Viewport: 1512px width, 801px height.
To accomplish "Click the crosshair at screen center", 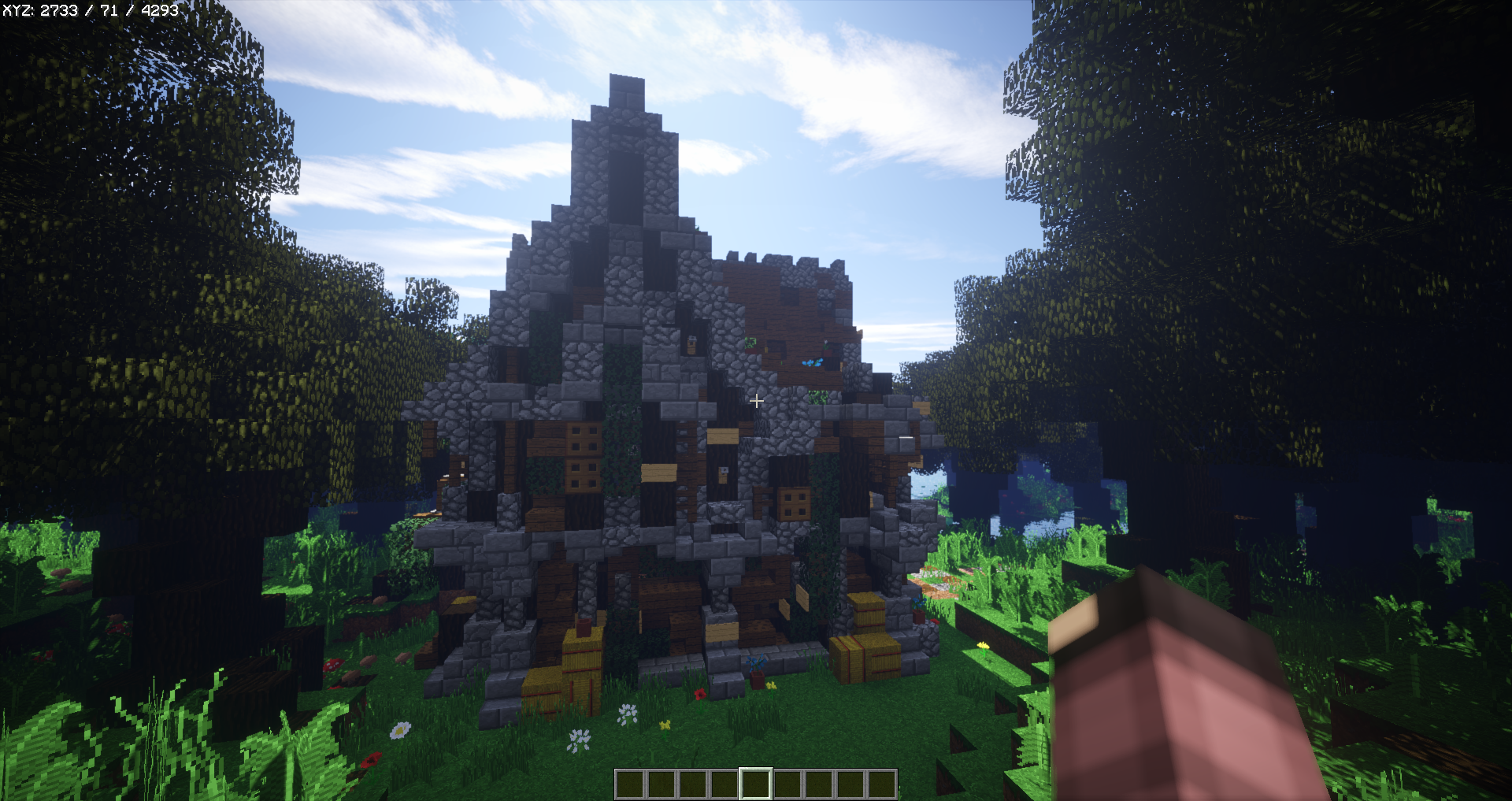I will coord(757,401).
